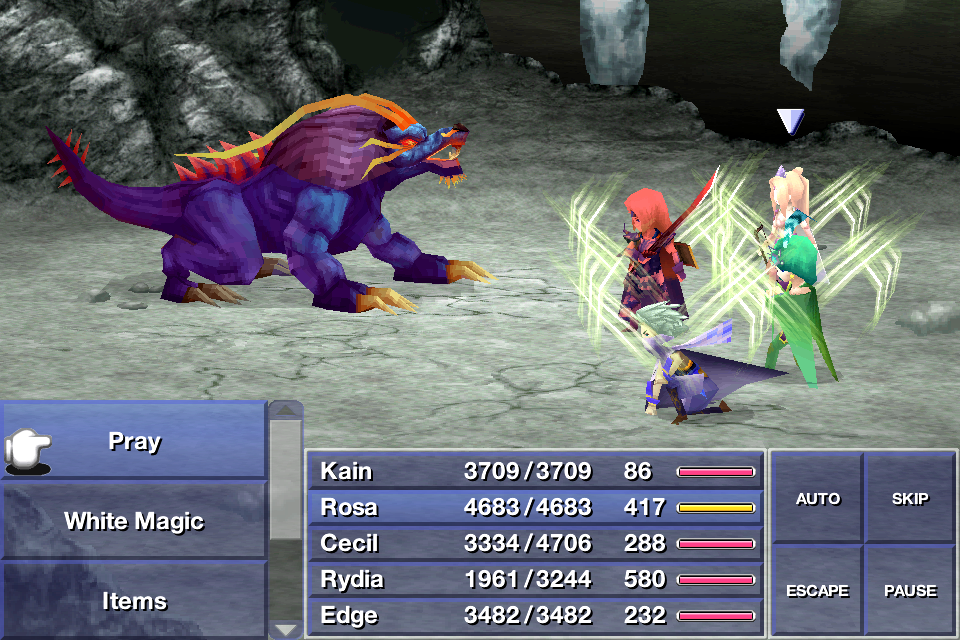Tap the SKIP button
960x640 pixels.
(x=909, y=499)
